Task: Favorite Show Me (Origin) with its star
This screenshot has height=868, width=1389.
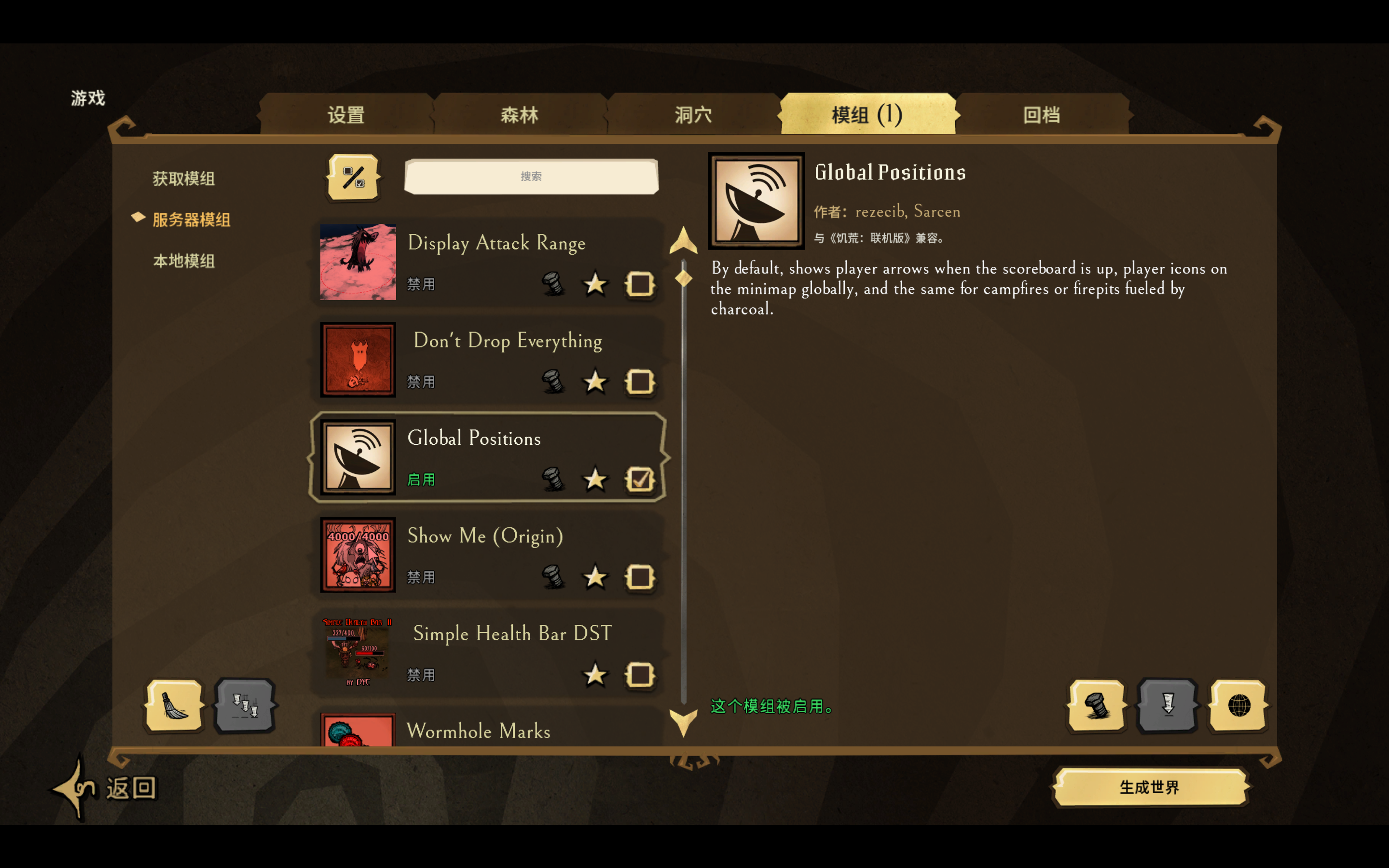Action: 594,577
